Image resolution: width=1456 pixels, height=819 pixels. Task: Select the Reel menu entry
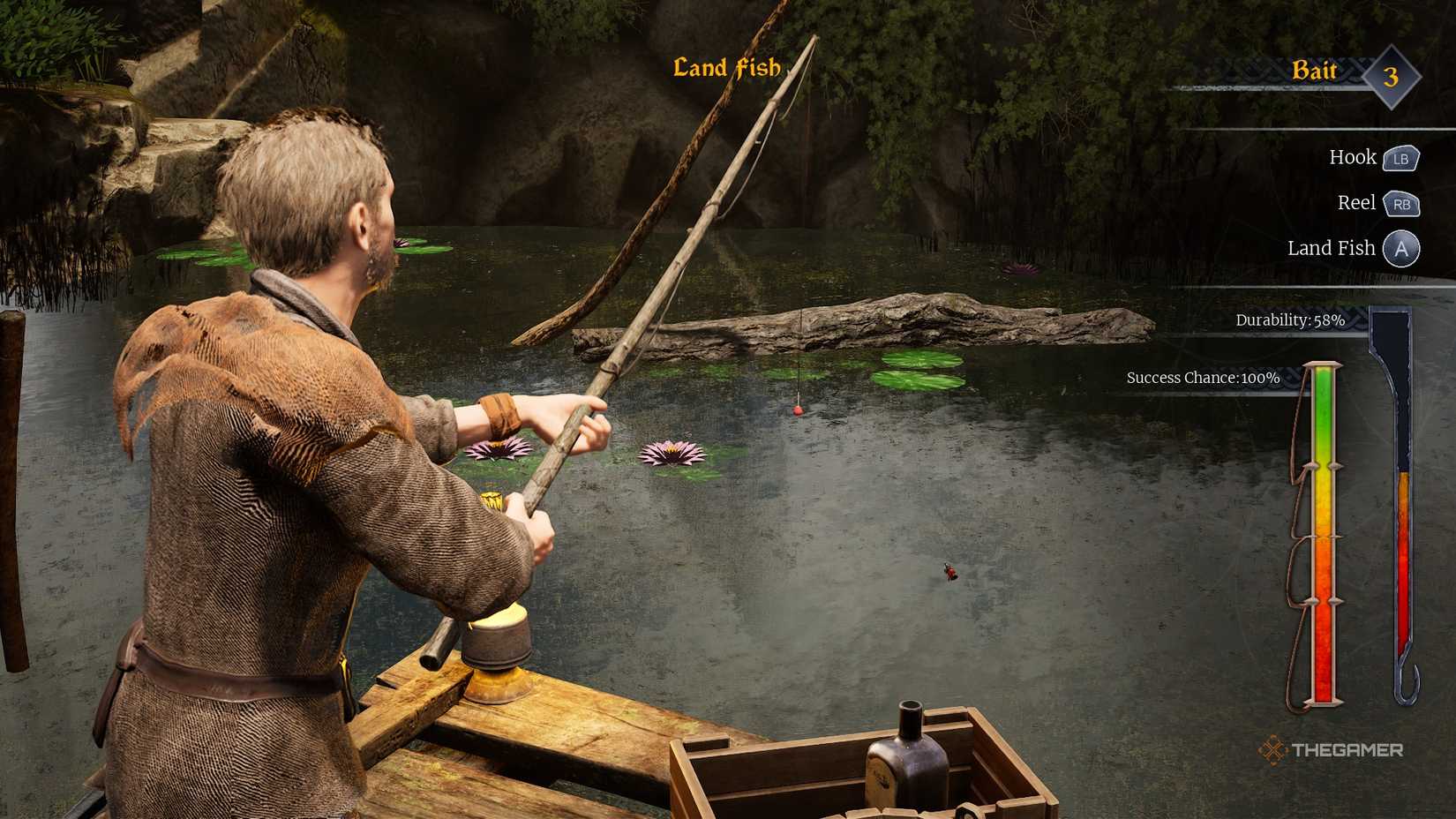[x=1356, y=203]
